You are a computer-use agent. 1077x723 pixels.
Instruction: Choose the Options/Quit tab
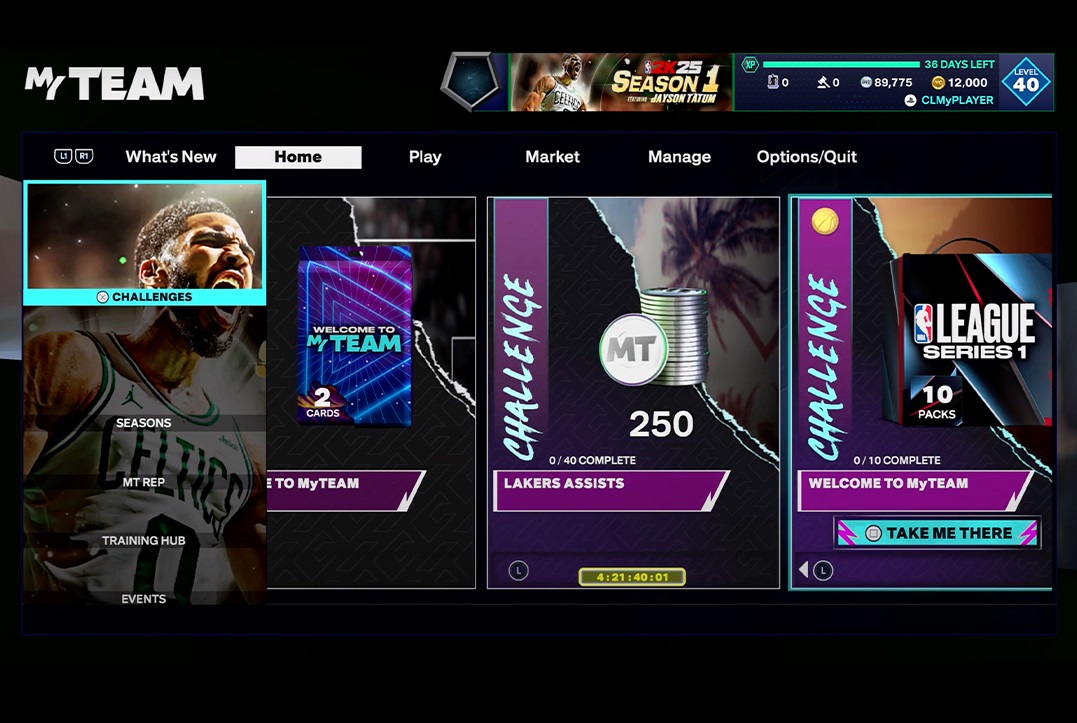[x=806, y=157]
